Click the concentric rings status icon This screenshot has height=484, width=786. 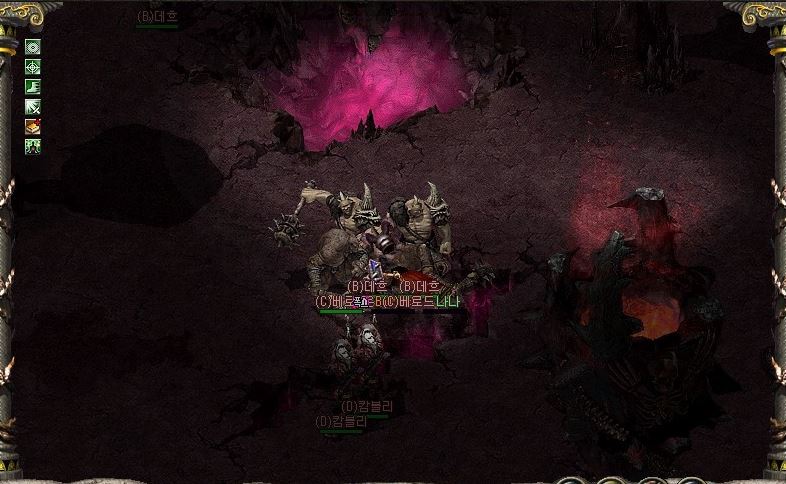32,46
